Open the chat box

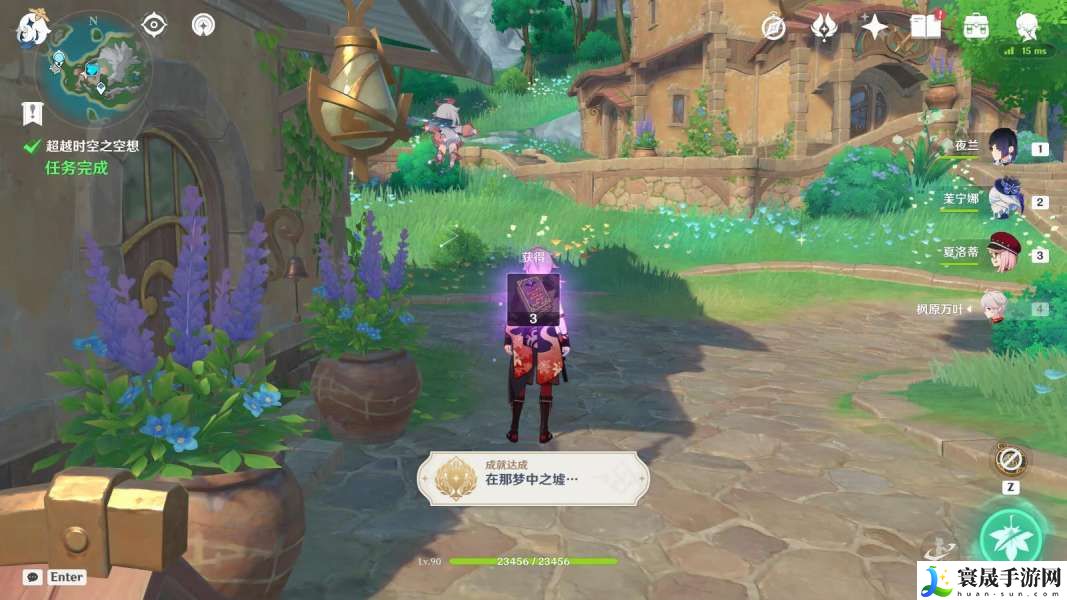(x=33, y=577)
